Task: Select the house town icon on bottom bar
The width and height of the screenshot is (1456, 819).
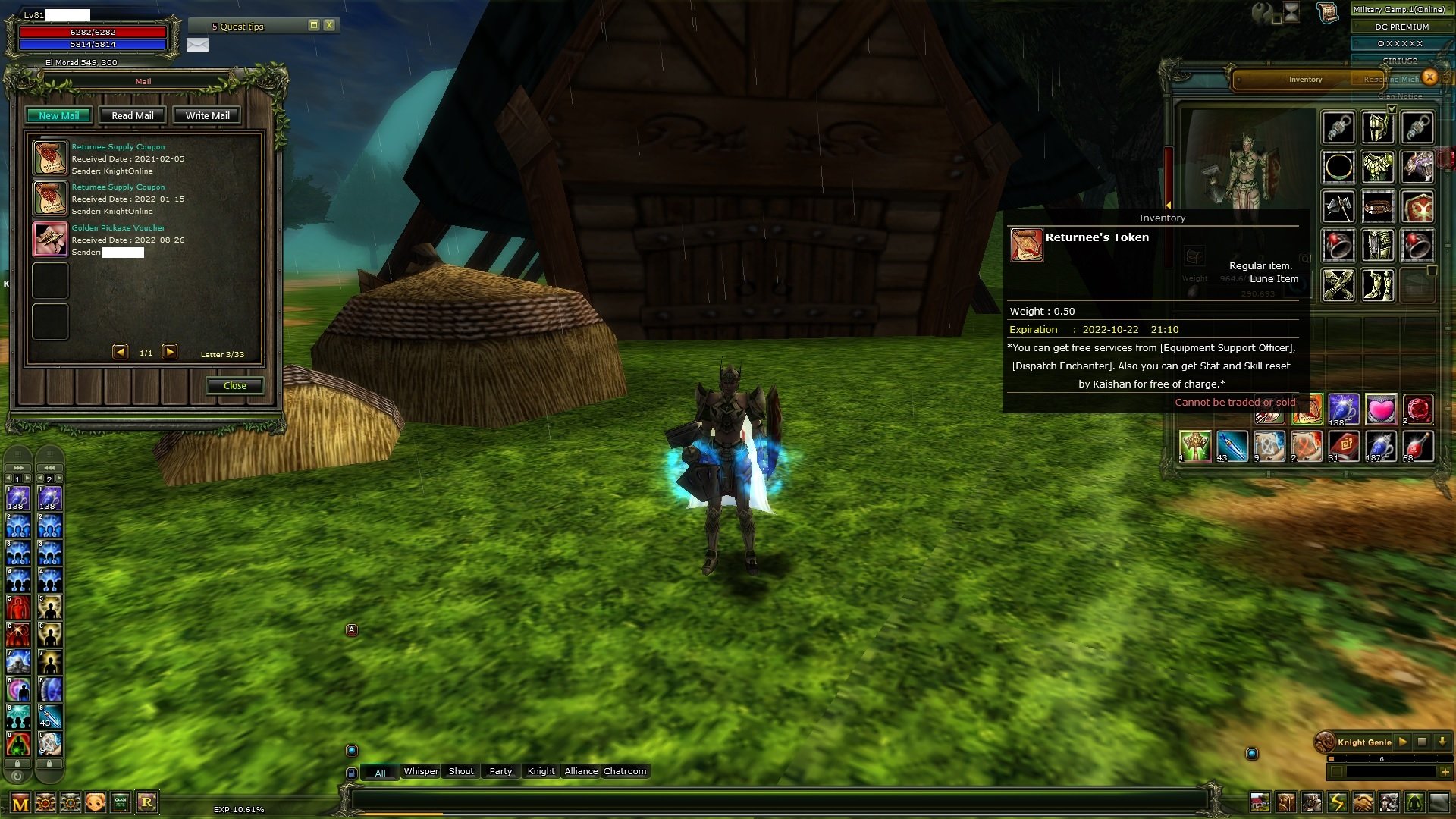Action: click(x=1260, y=803)
